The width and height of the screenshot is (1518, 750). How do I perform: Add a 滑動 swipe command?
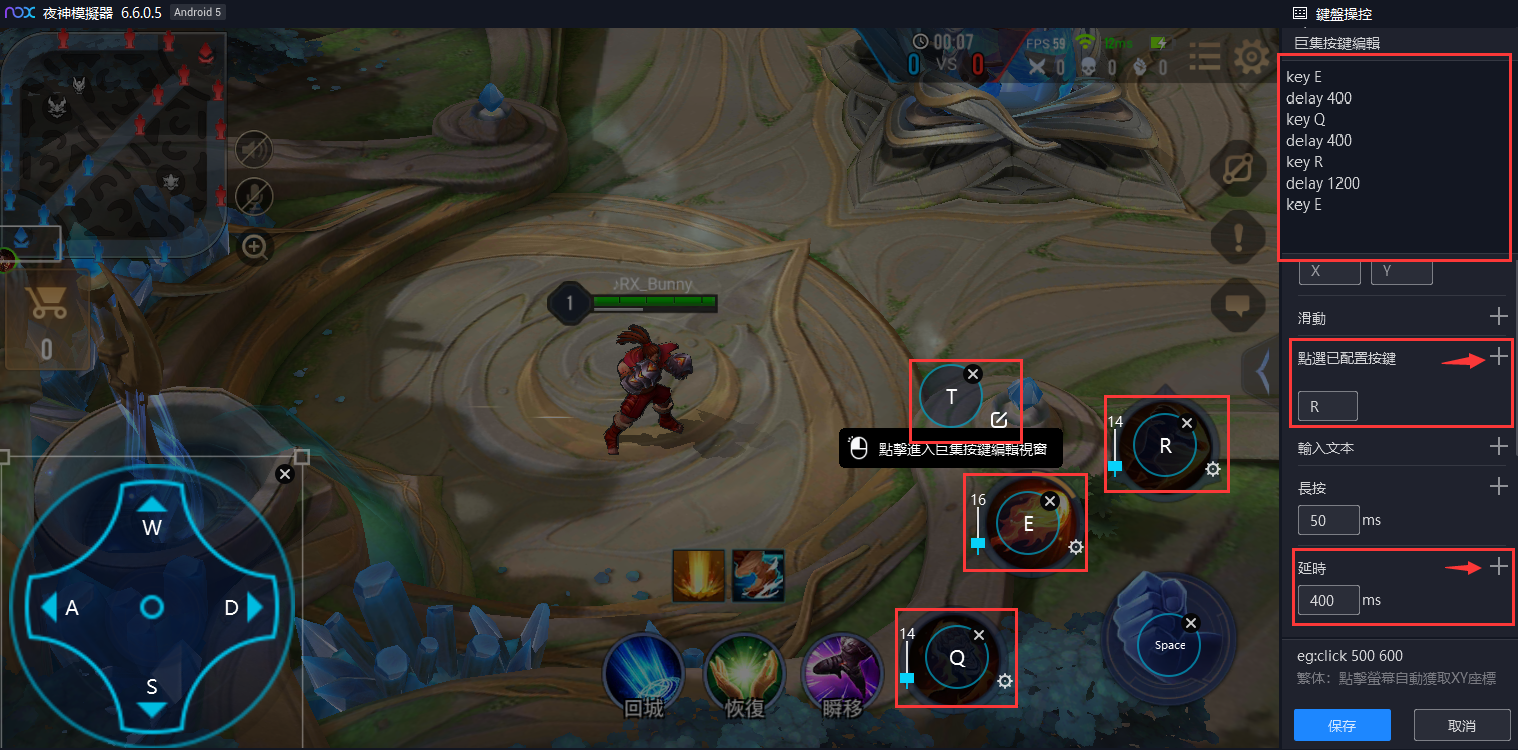pos(1498,316)
